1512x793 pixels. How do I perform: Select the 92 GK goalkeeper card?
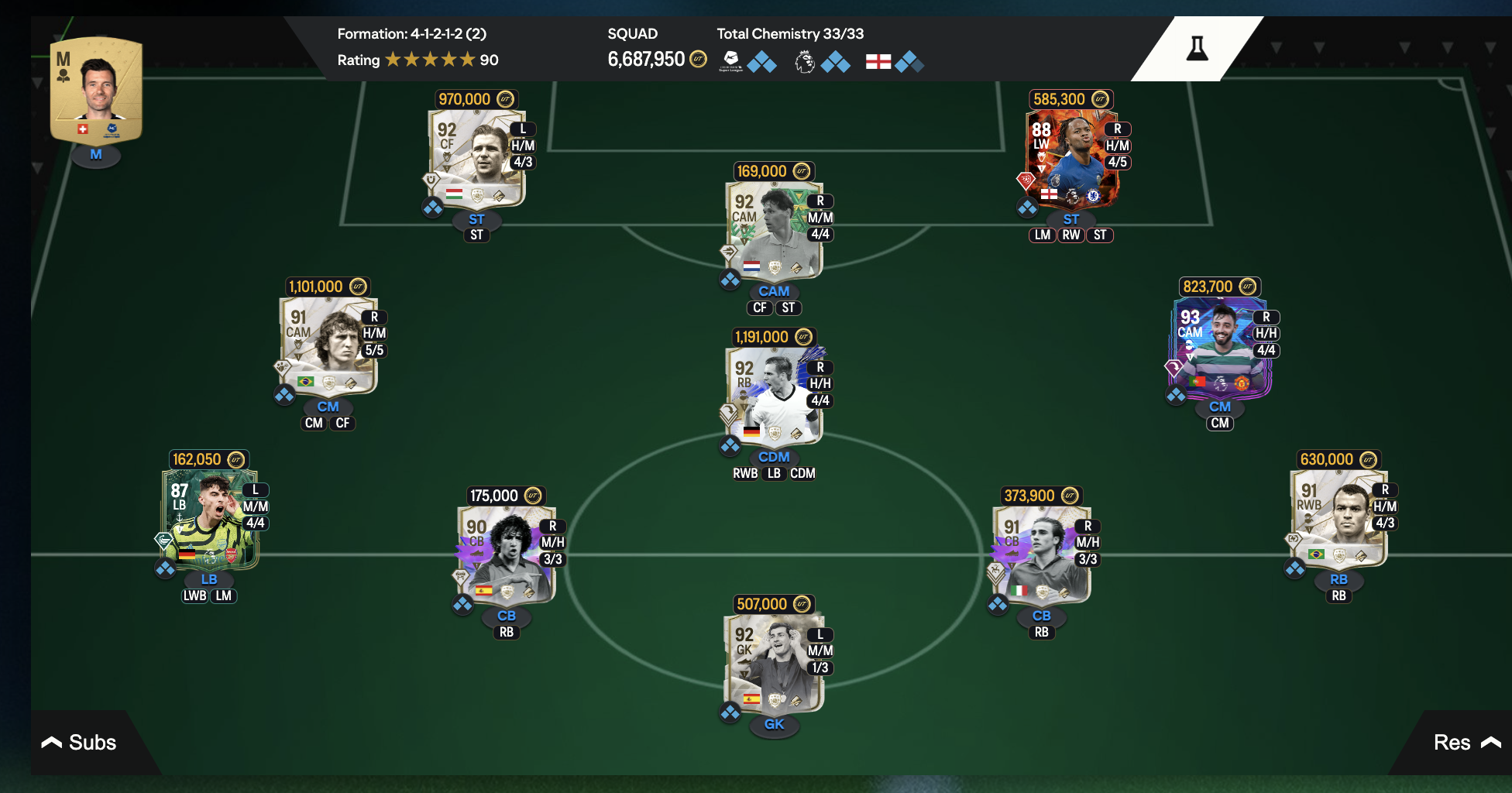click(x=773, y=664)
